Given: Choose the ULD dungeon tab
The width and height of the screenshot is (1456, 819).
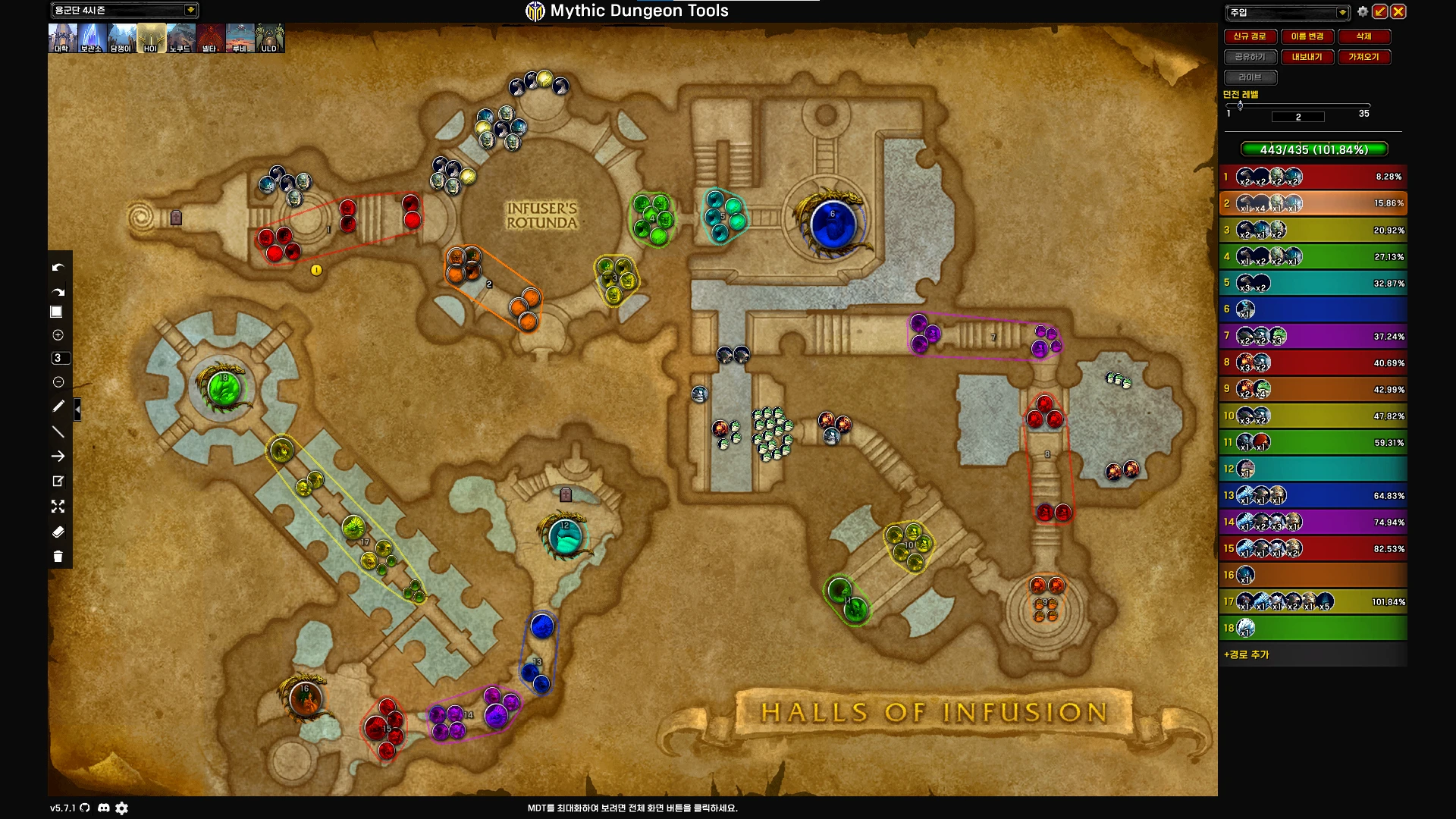Looking at the screenshot, I should pyautogui.click(x=269, y=38).
